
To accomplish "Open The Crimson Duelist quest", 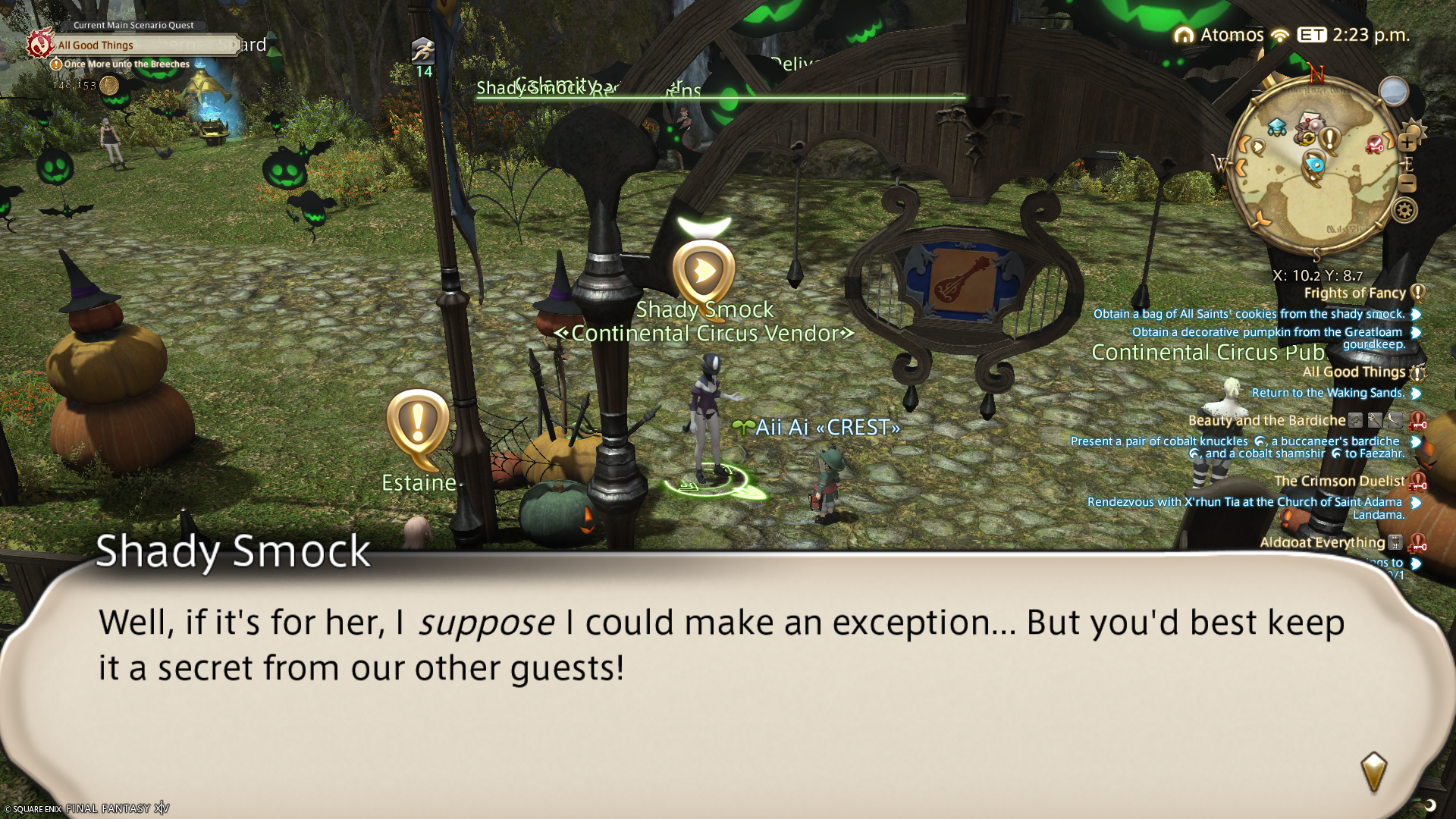I will 1339,482.
